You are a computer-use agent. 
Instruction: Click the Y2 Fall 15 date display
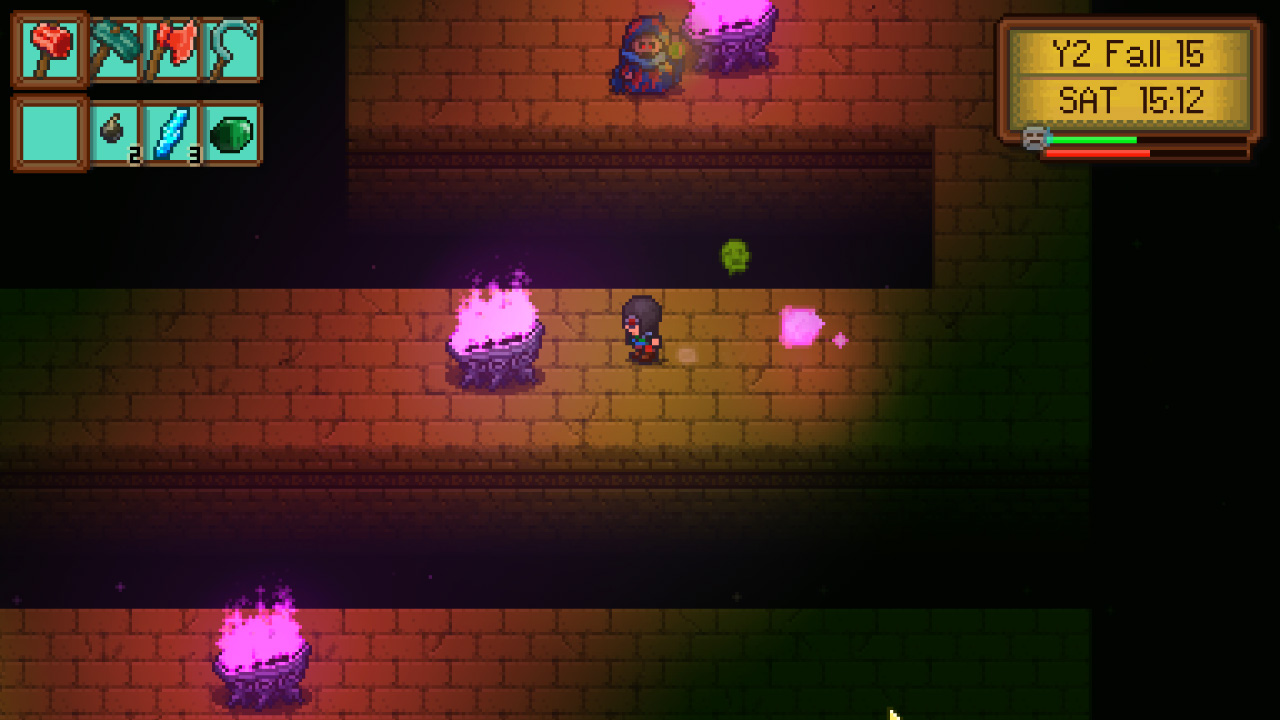tap(1128, 55)
